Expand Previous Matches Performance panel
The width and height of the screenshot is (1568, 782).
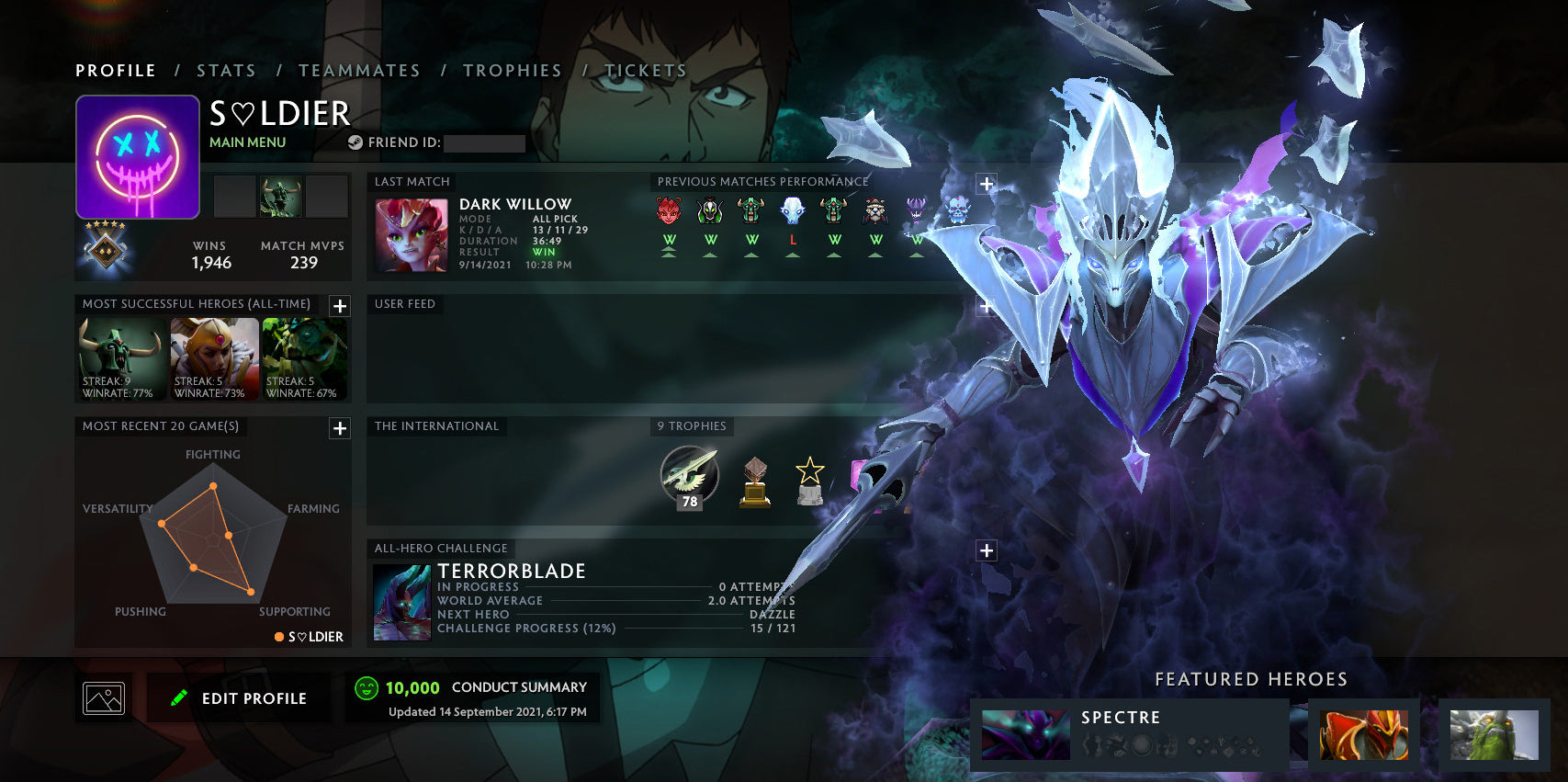tap(987, 184)
